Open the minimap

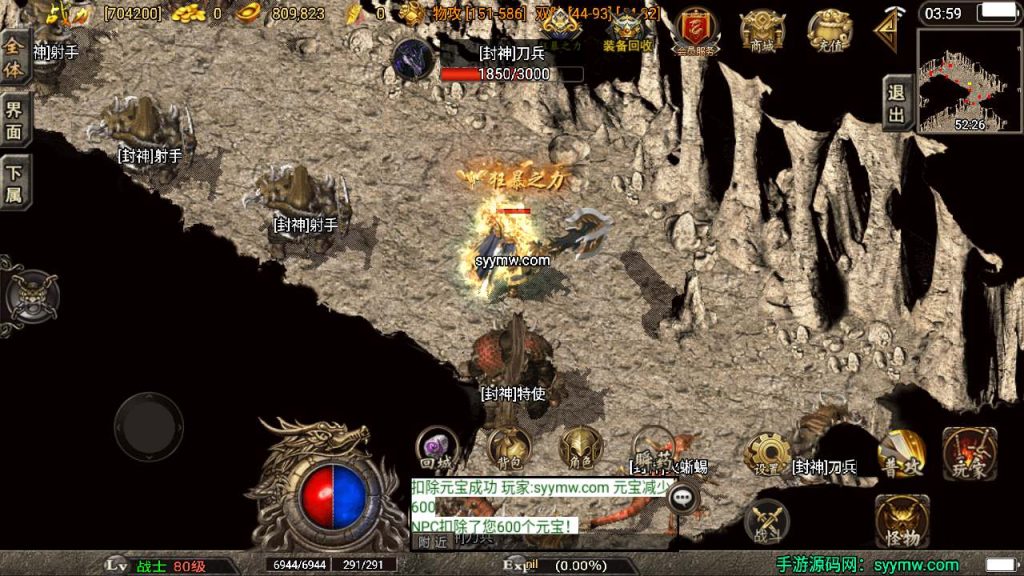tap(969, 80)
